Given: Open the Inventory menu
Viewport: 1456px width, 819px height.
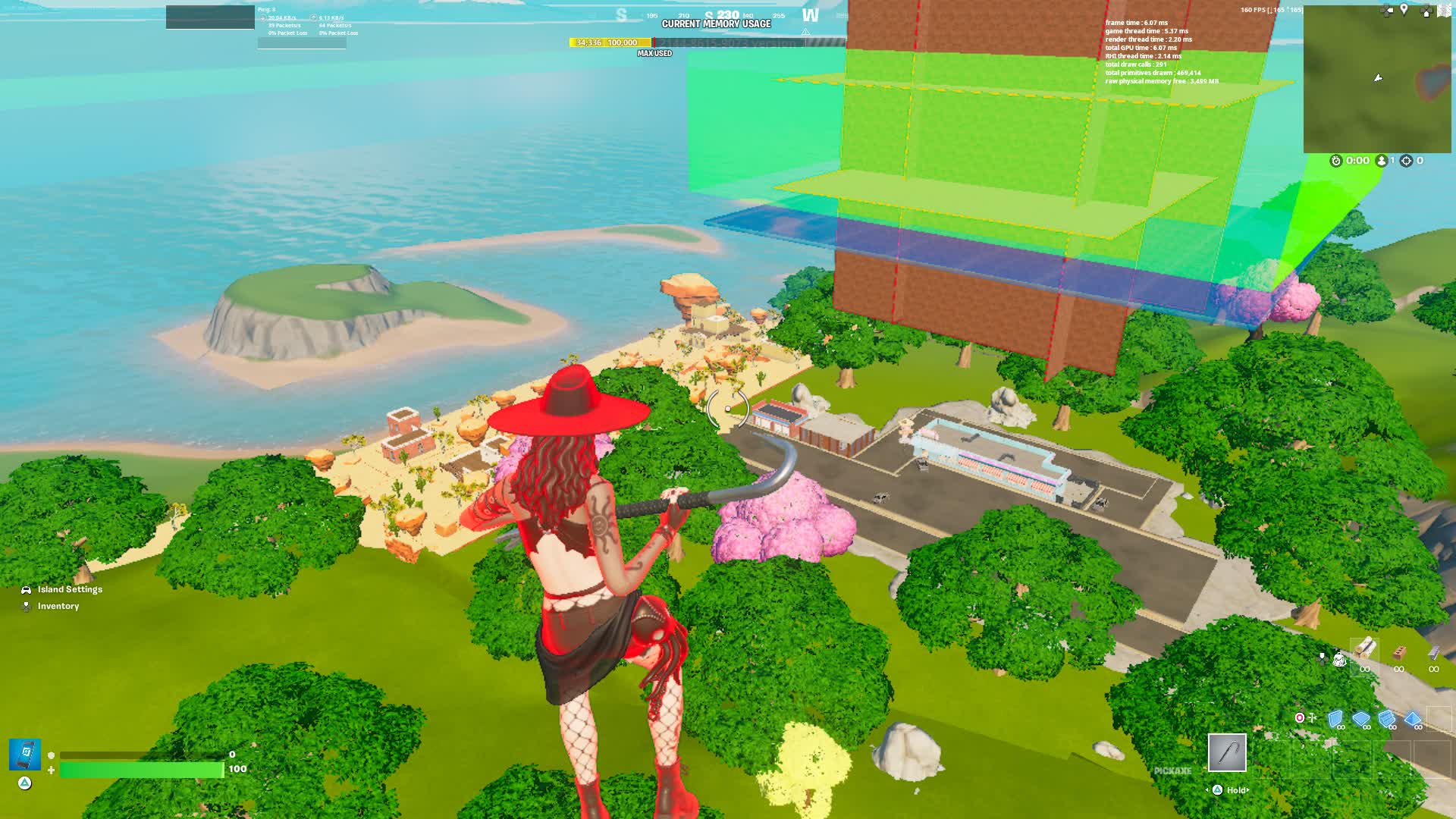Looking at the screenshot, I should click(58, 606).
